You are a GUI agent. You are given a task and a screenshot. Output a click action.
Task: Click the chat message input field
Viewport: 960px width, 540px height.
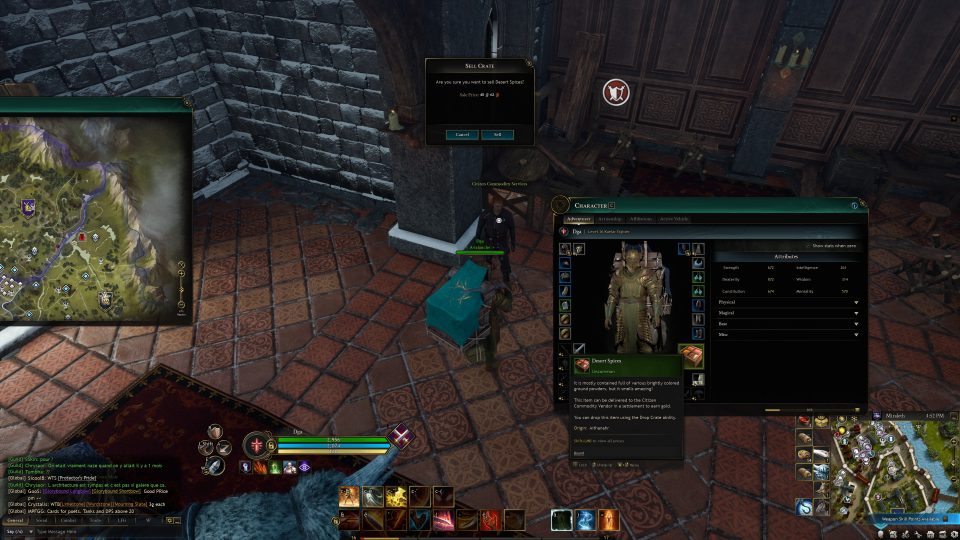[x=90, y=532]
